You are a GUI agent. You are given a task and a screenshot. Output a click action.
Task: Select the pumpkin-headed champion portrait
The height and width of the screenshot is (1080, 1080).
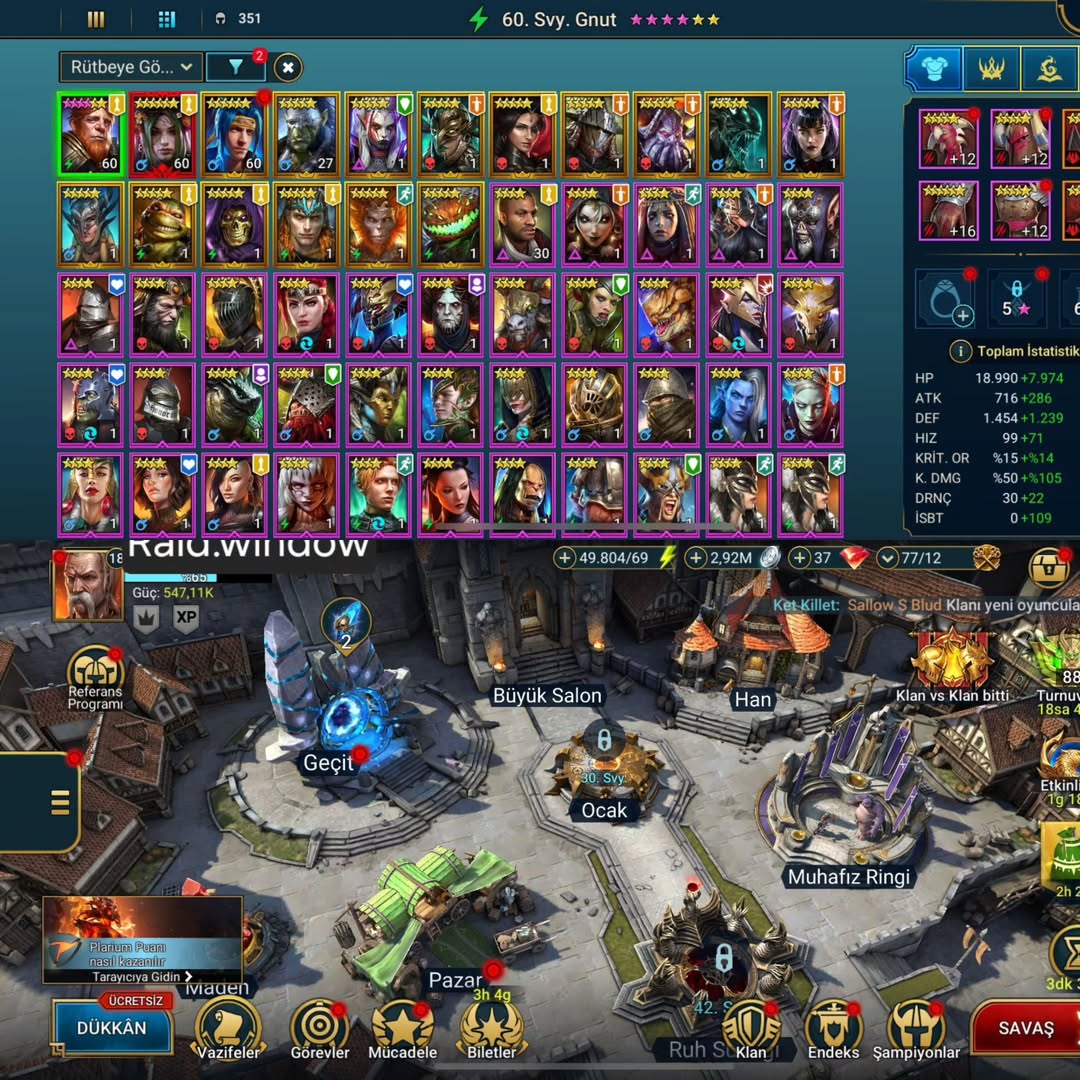click(x=450, y=224)
